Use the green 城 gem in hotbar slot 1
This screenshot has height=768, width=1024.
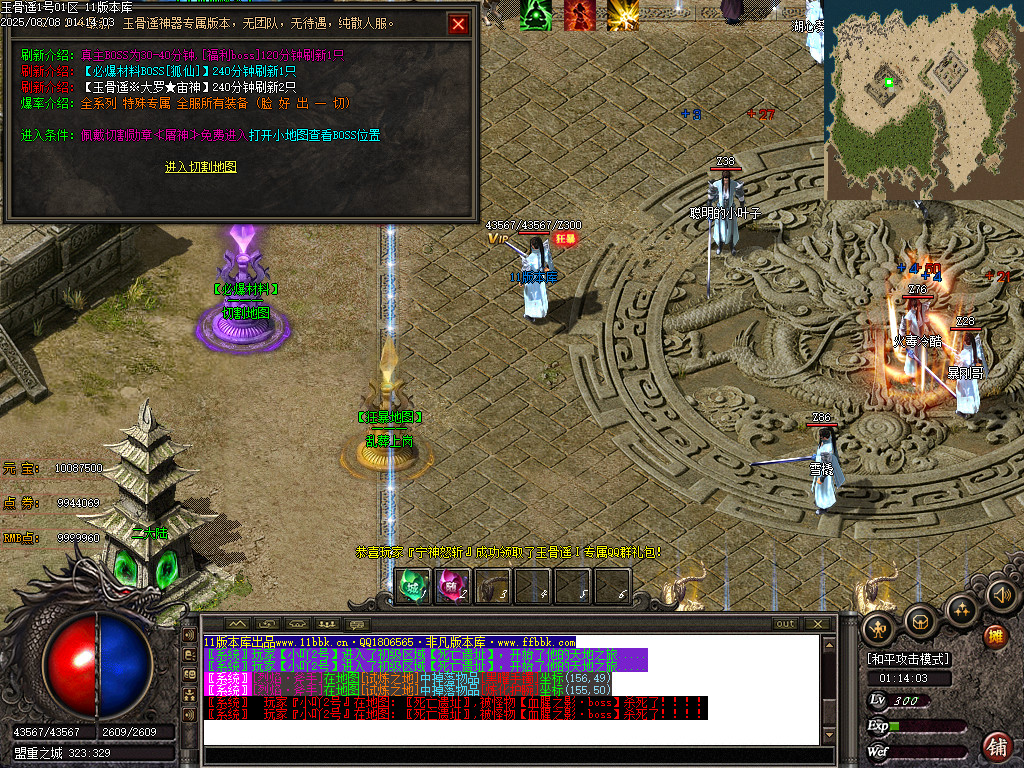pyautogui.click(x=413, y=586)
